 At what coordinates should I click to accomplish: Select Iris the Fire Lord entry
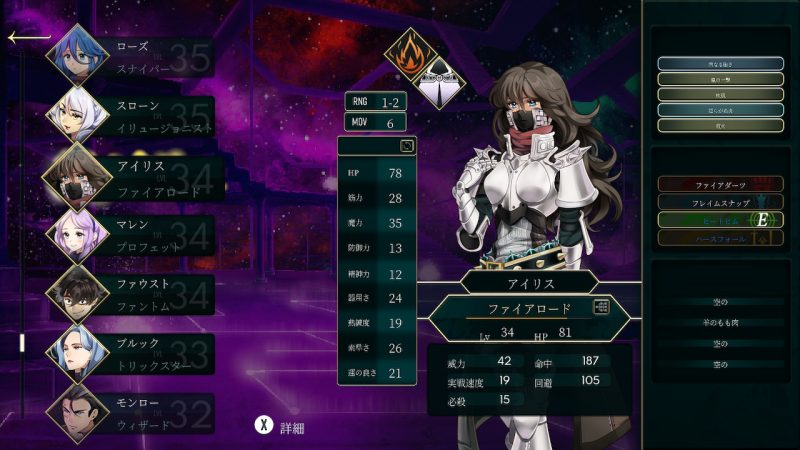point(130,174)
